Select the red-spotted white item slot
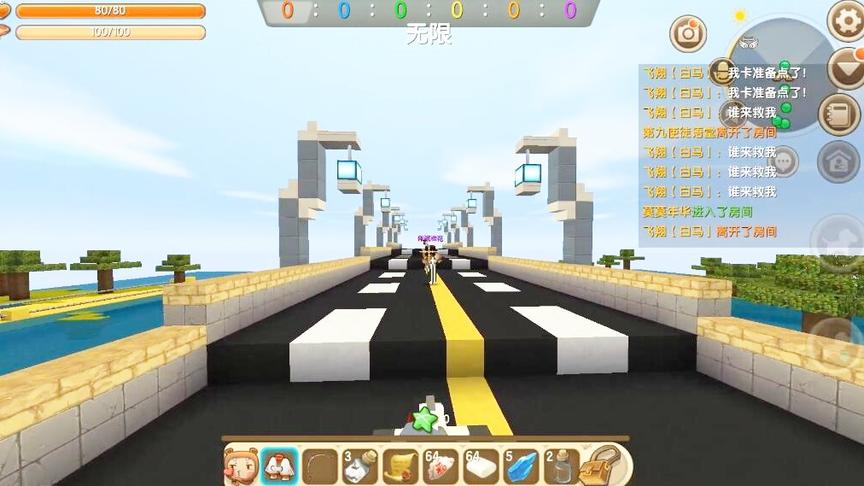The width and height of the screenshot is (864, 486). tap(441, 466)
